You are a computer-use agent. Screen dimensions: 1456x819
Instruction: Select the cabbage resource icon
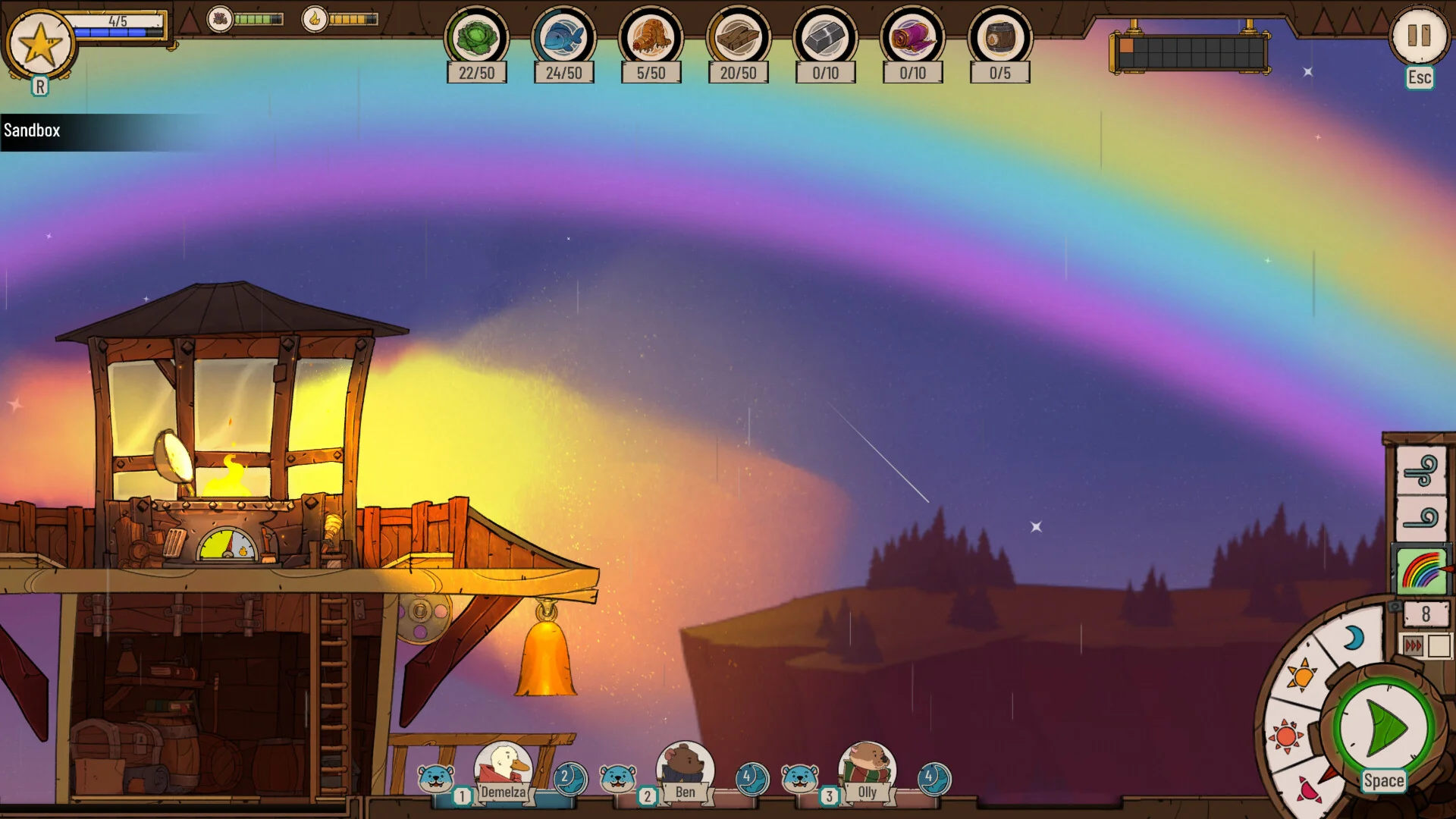coord(476,38)
